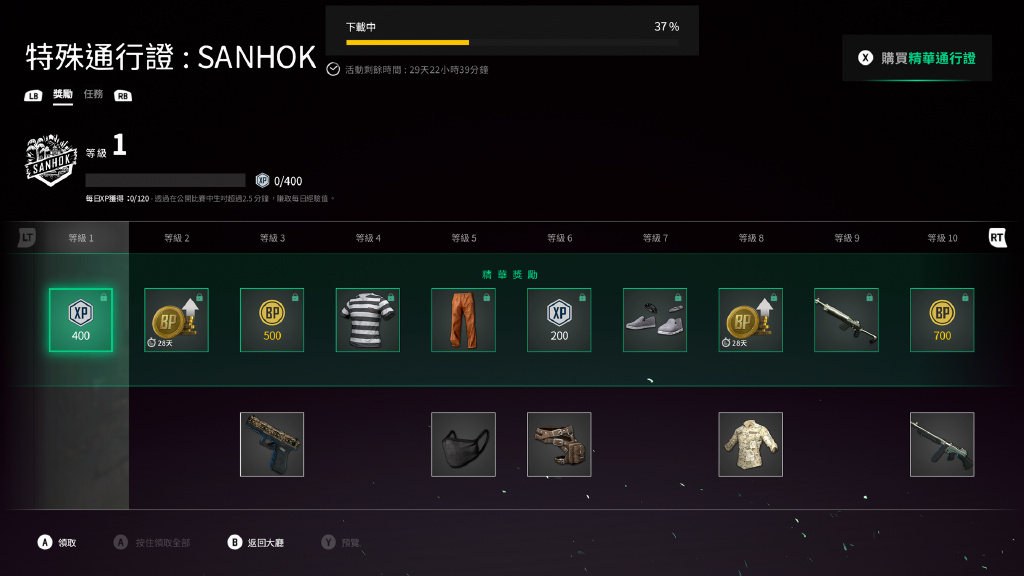This screenshot has width=1024, height=576.
Task: Buy the Premium Pass (購買精華通行證)
Action: [917, 58]
